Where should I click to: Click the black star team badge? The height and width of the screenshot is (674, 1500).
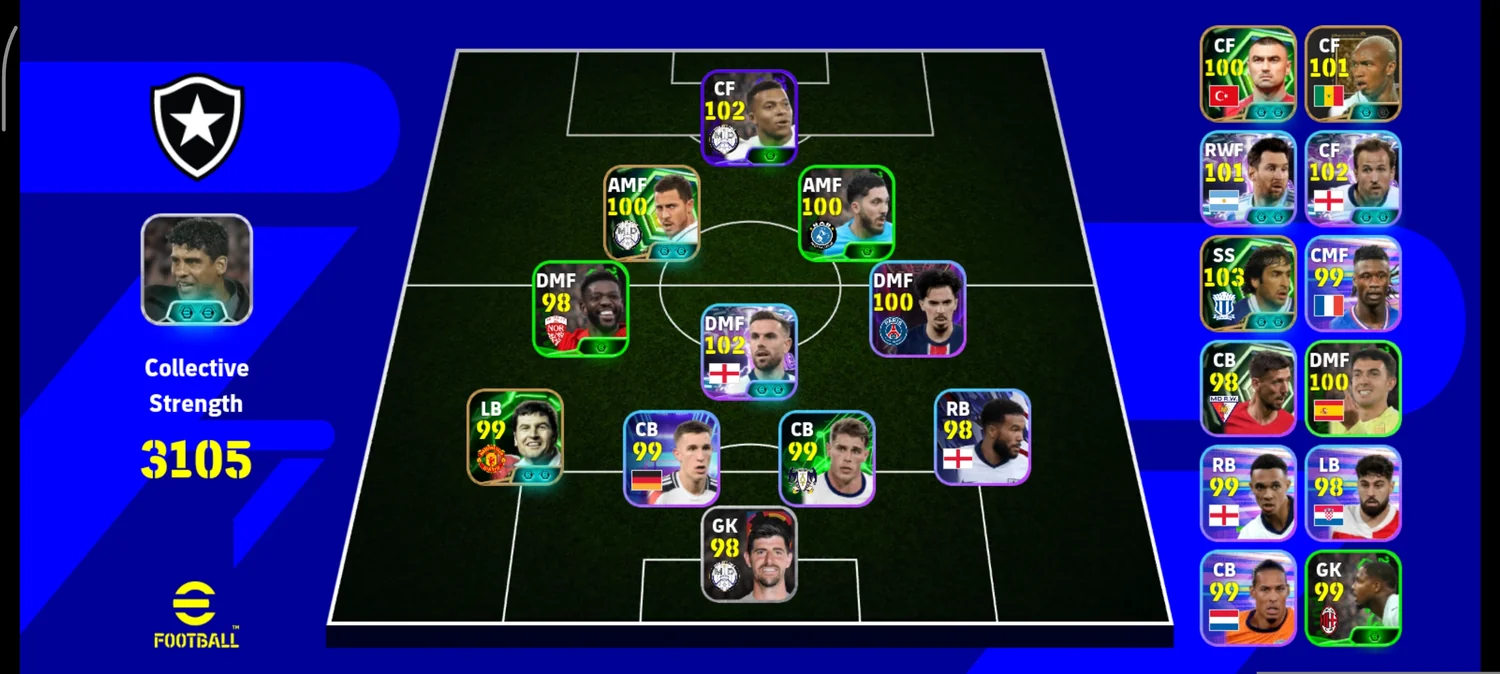click(197, 127)
